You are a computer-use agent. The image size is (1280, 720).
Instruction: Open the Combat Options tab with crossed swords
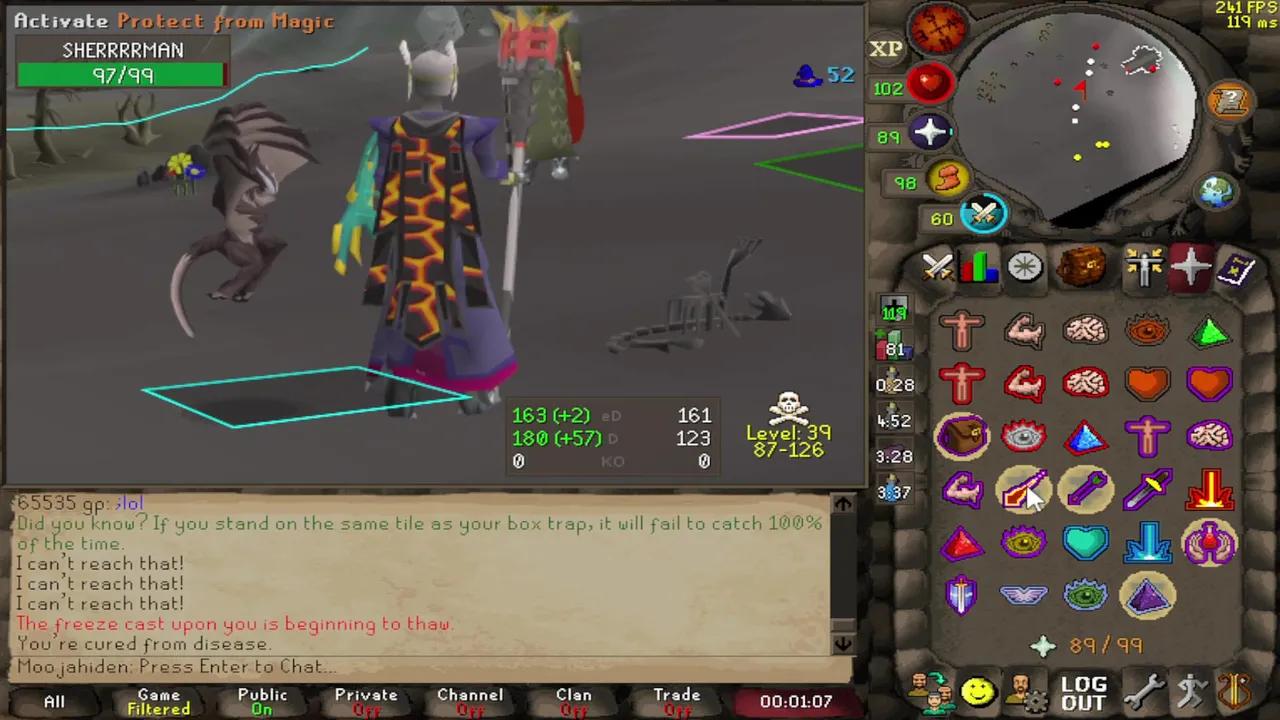(x=936, y=265)
